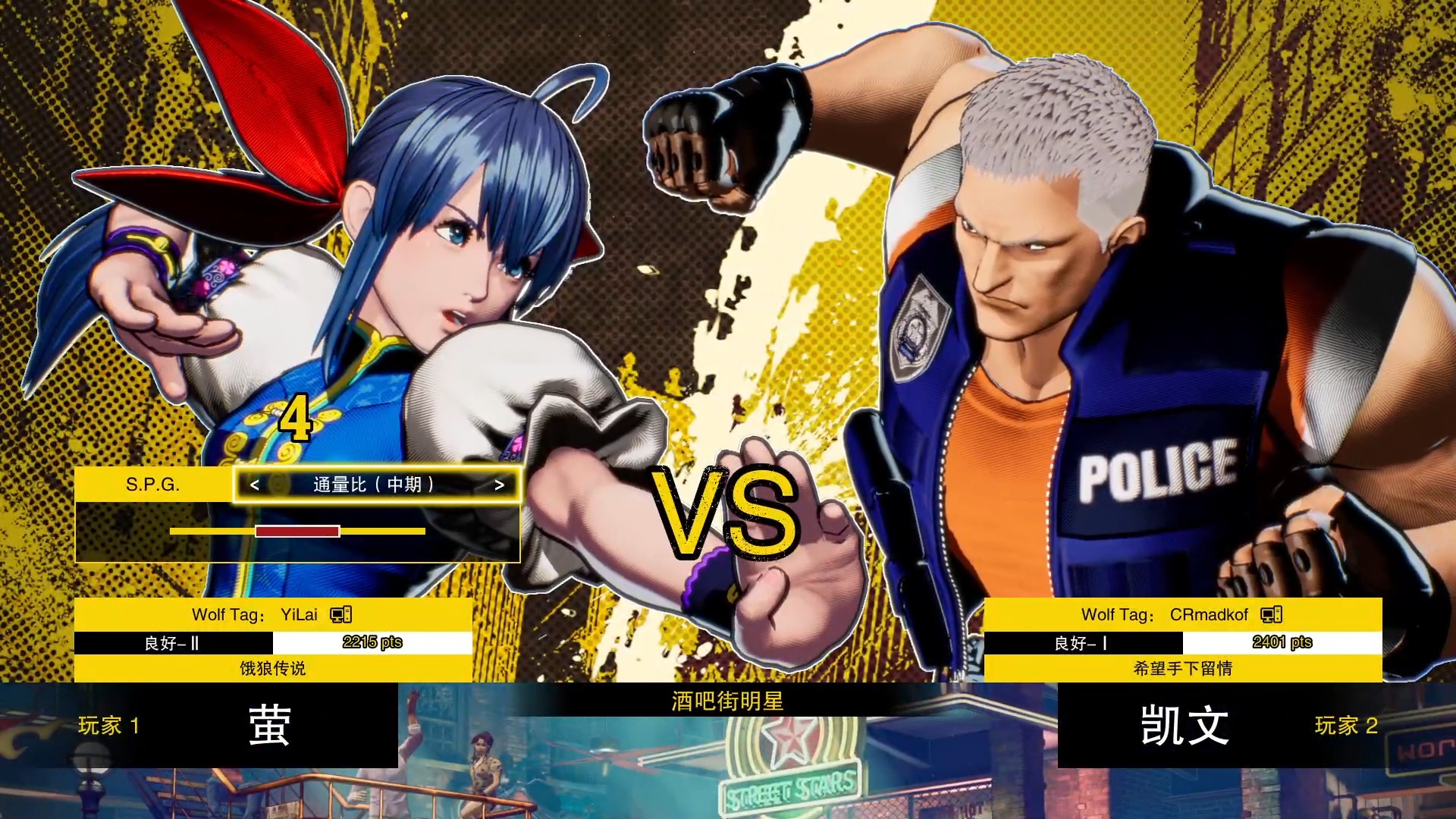Viewport: 1456px width, 819px height.
Task: Click the 通量比（中期）S.P.G. selector
Action: pyautogui.click(x=374, y=485)
